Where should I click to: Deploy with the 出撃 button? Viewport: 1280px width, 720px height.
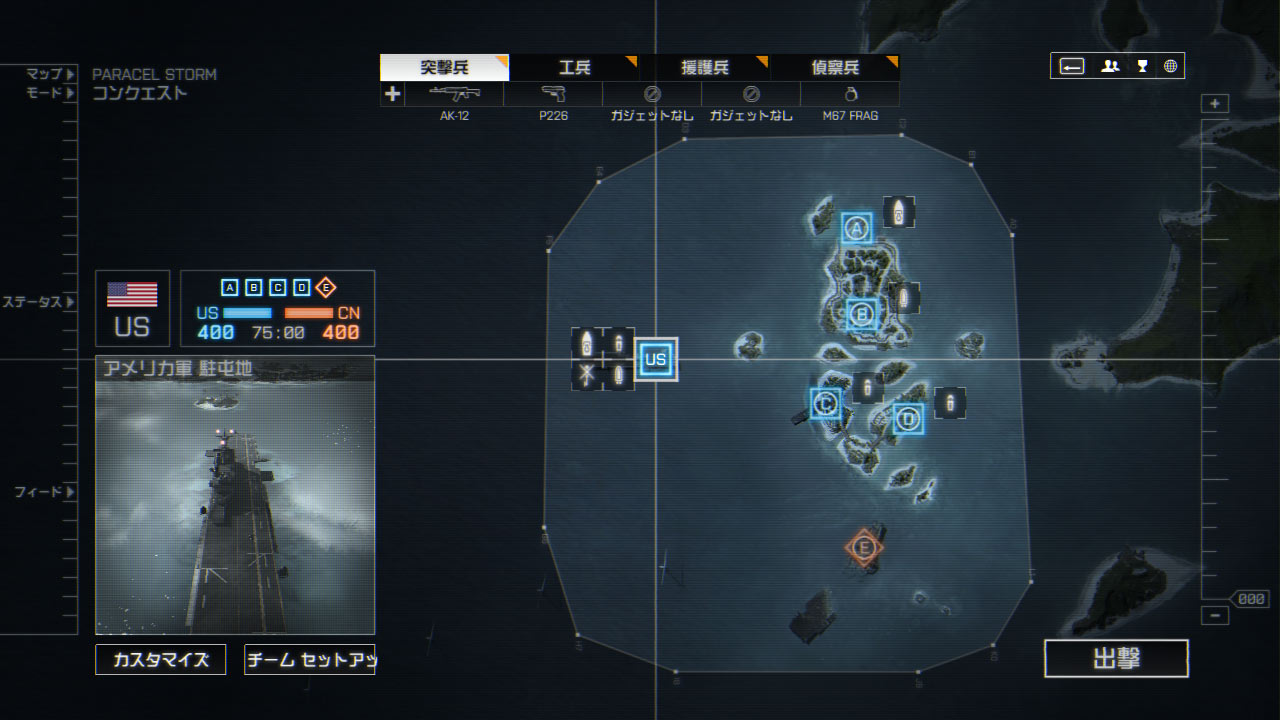1116,658
